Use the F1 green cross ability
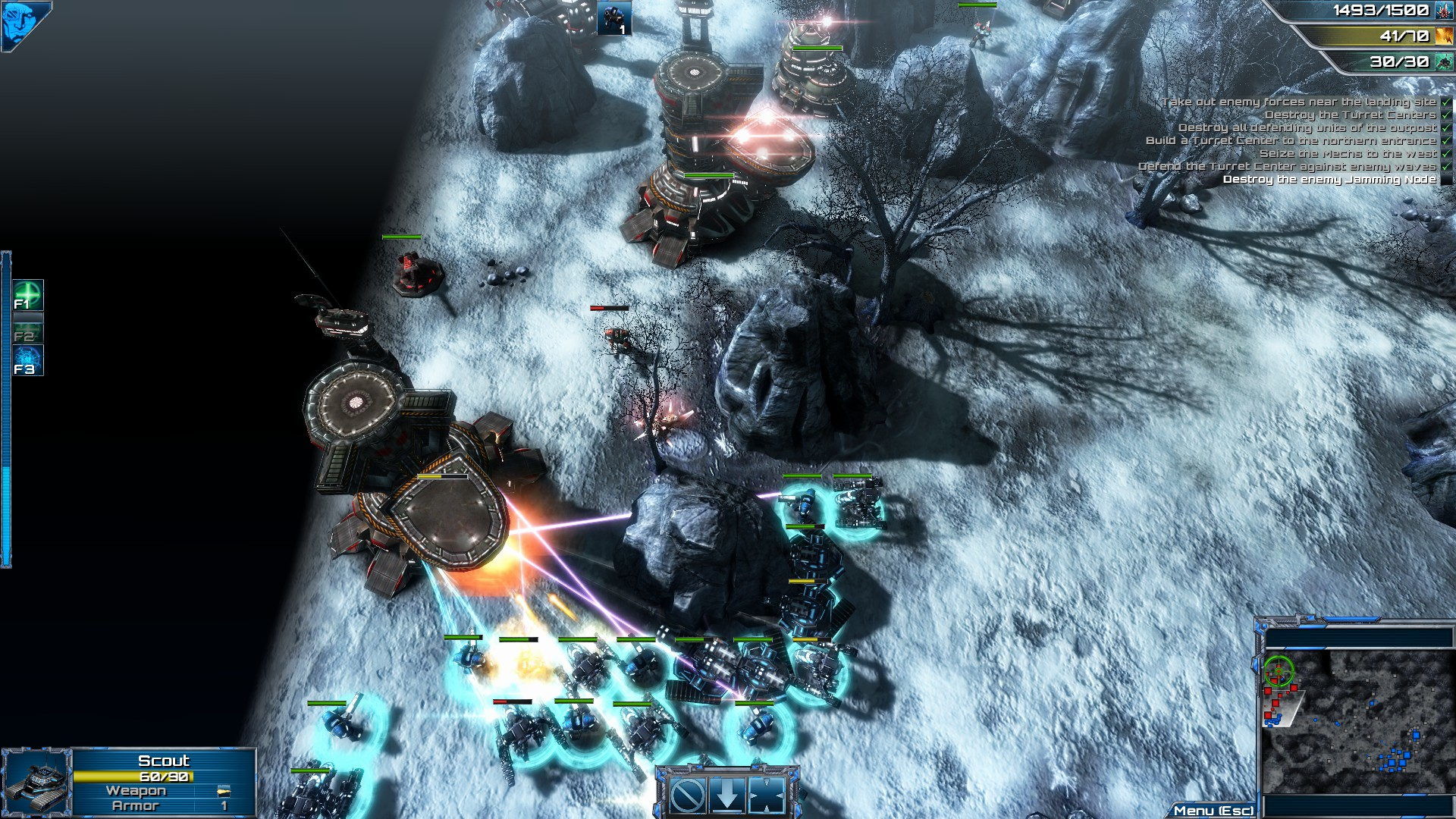This screenshot has width=1456, height=819. pos(28,295)
